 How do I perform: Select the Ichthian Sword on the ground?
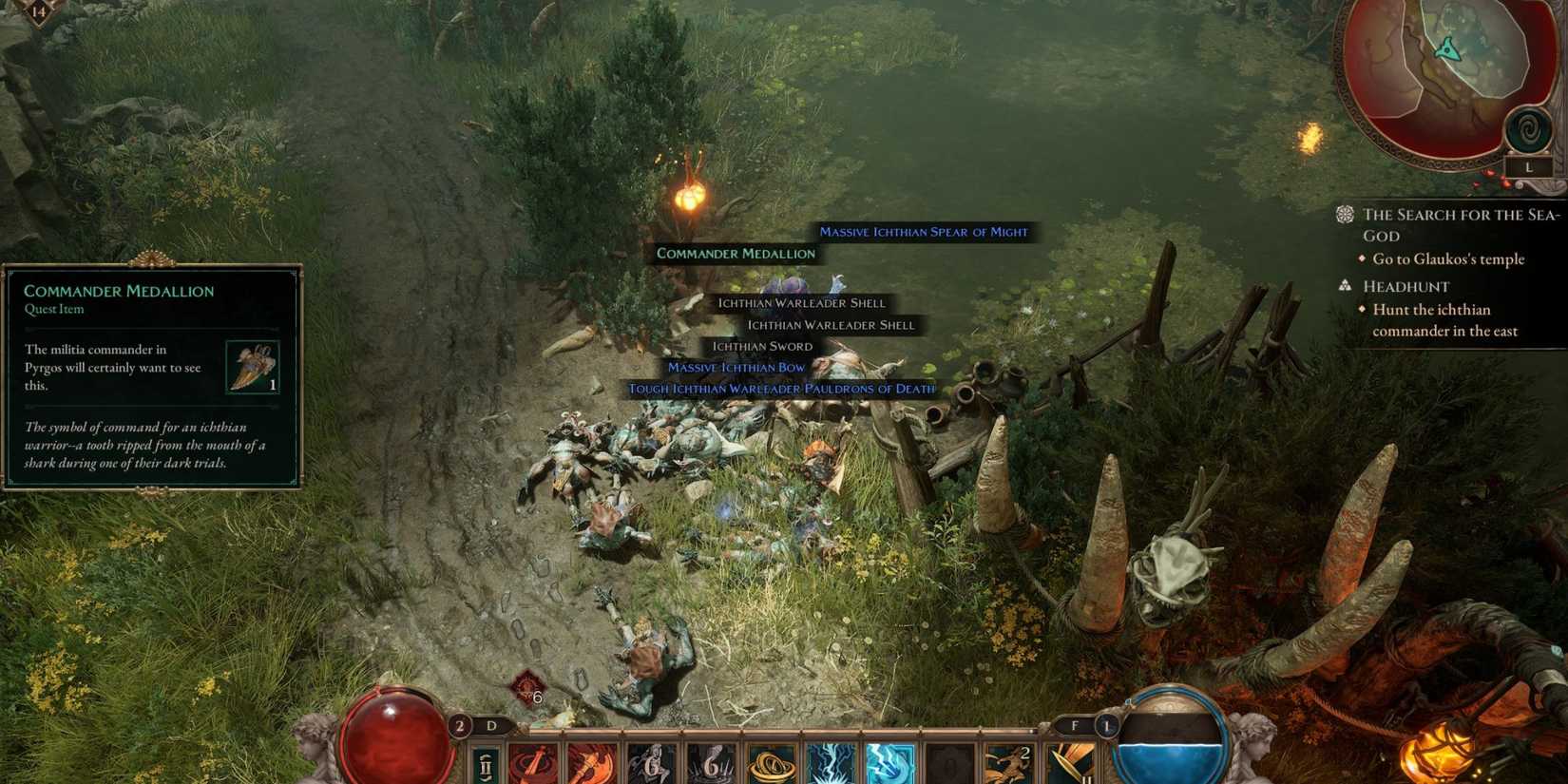(x=762, y=346)
